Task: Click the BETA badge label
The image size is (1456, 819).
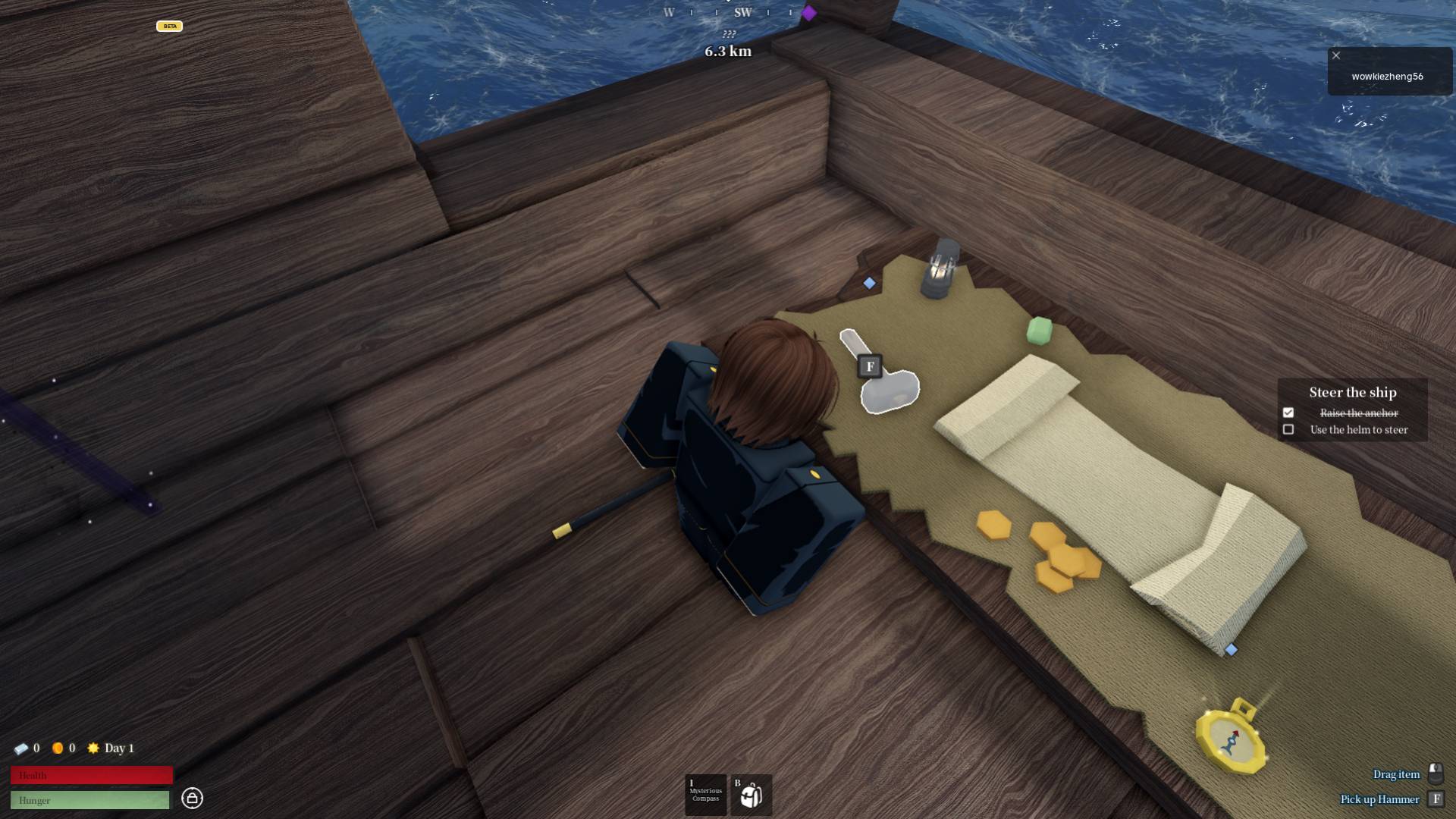Action: pyautogui.click(x=170, y=26)
